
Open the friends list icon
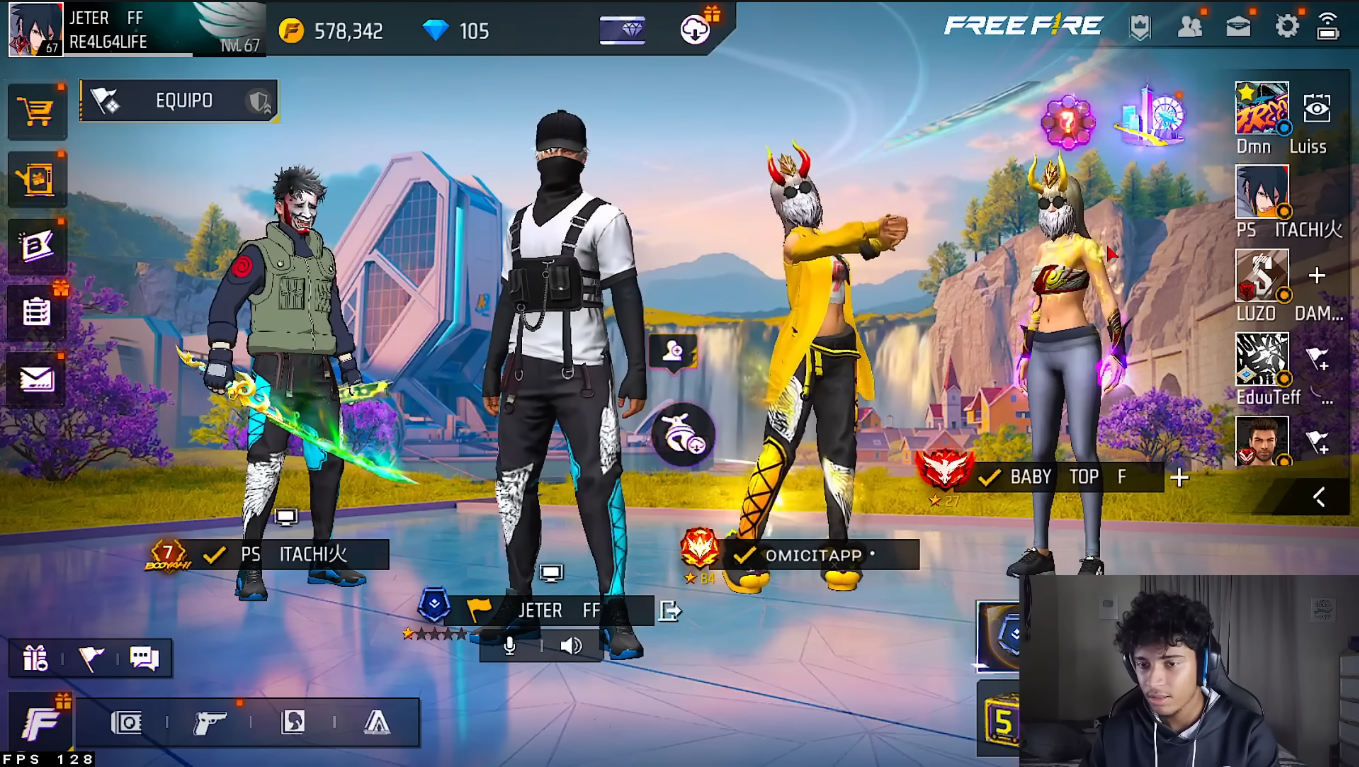click(1190, 27)
